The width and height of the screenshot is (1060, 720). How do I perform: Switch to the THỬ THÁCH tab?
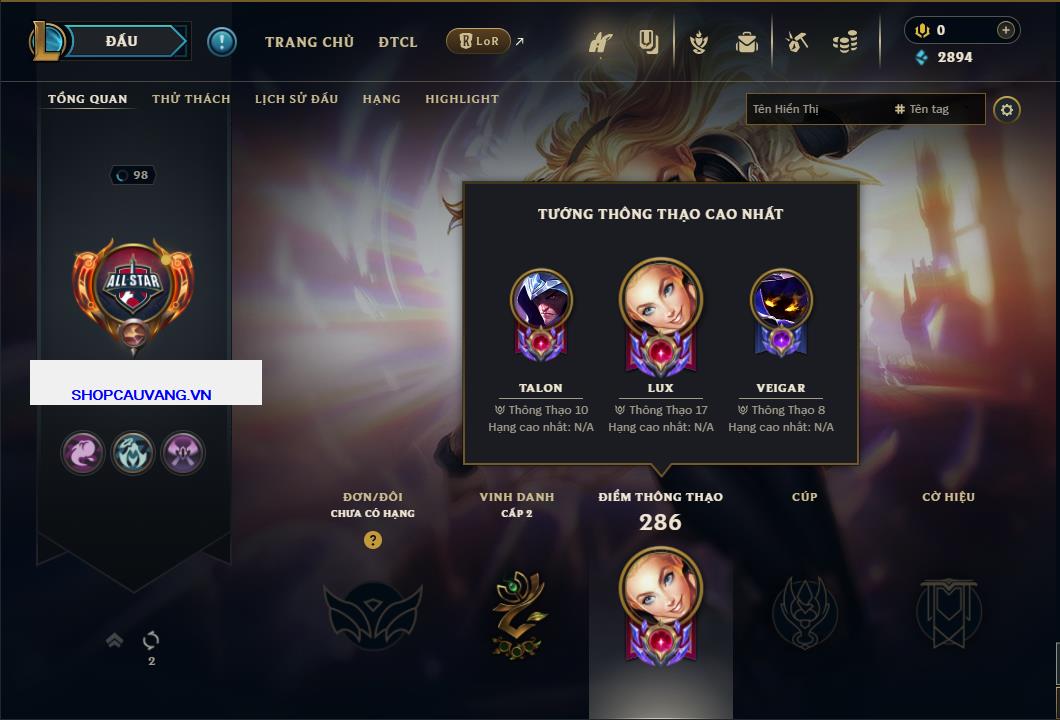(191, 99)
